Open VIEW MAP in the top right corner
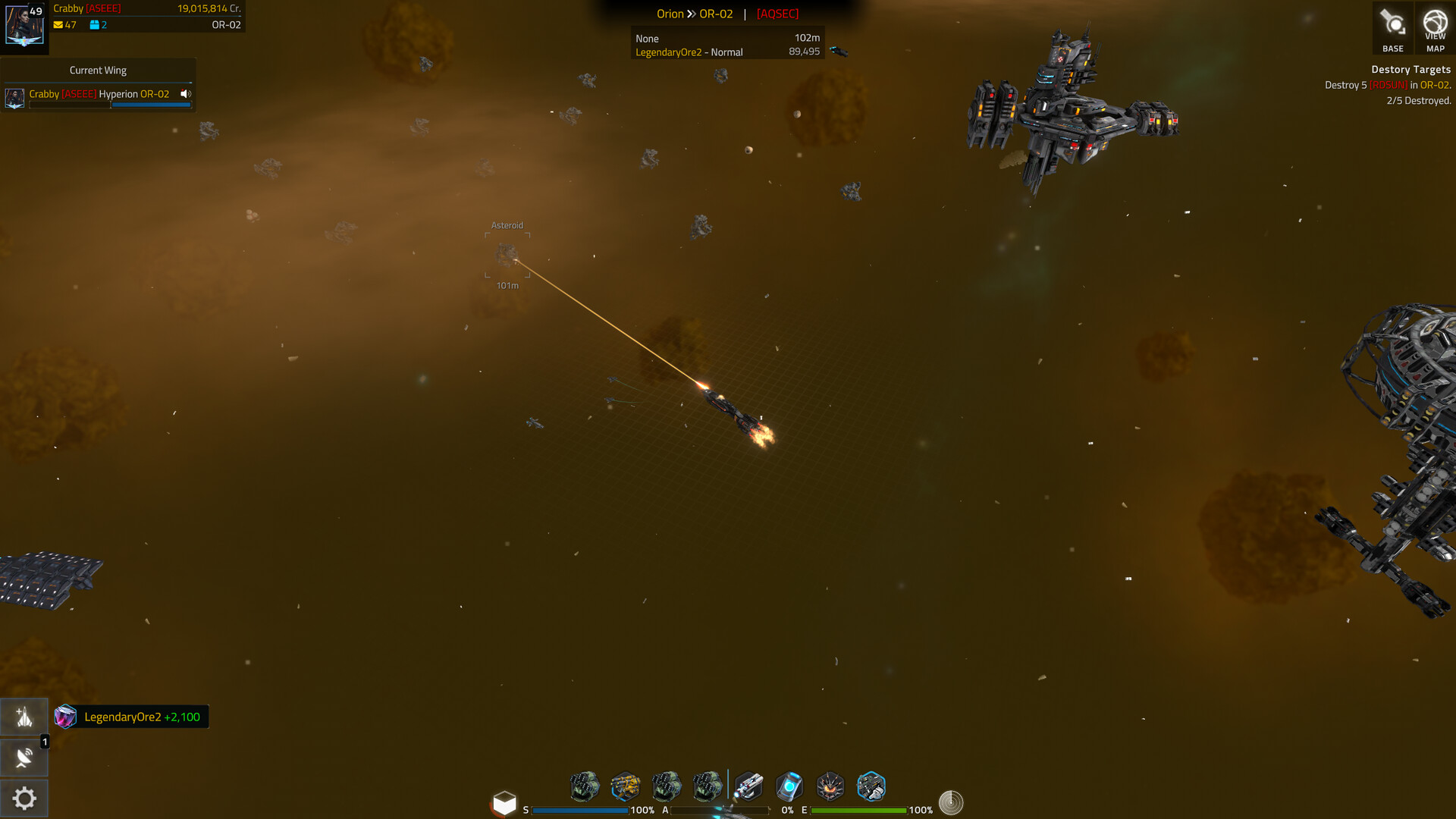This screenshot has width=1456, height=819. pyautogui.click(x=1435, y=28)
